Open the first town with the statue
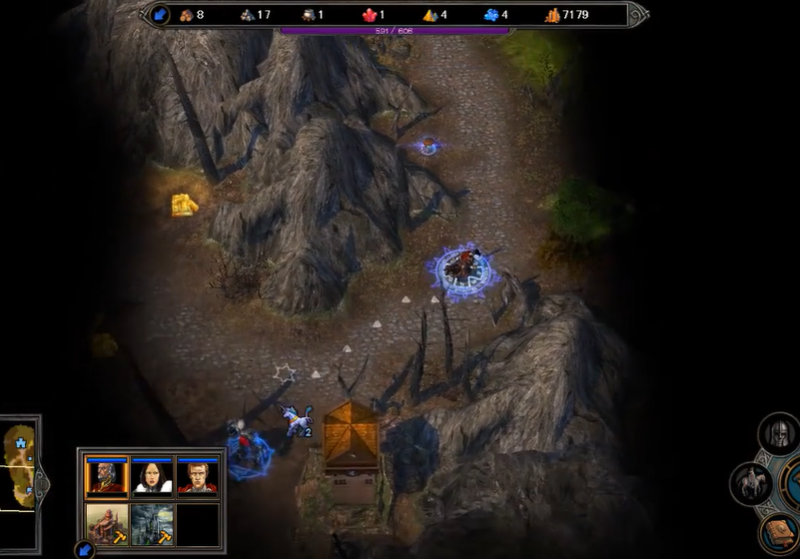Viewport: 800px width, 559px height. pyautogui.click(x=106, y=523)
